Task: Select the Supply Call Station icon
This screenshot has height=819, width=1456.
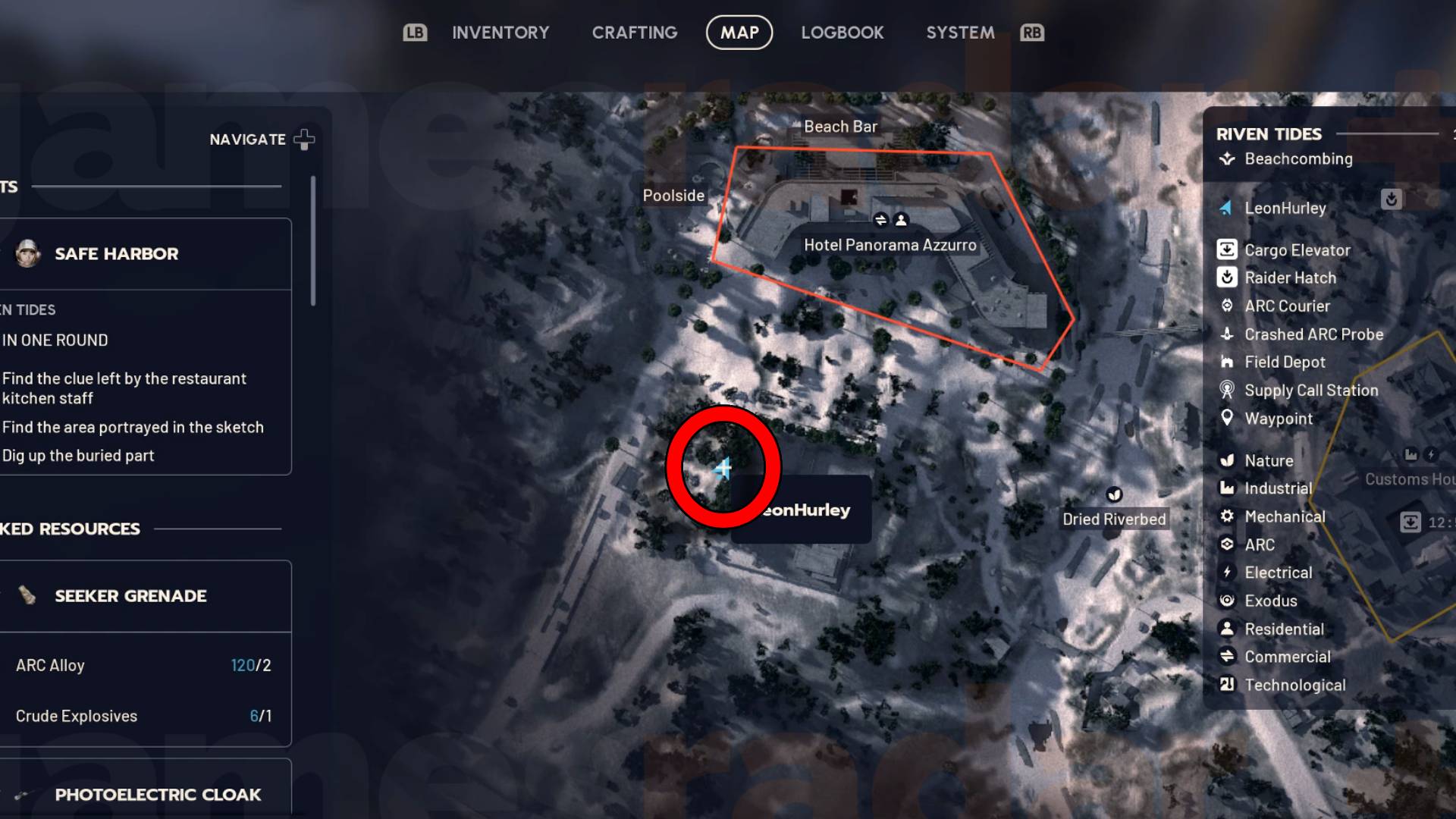Action: point(1228,390)
